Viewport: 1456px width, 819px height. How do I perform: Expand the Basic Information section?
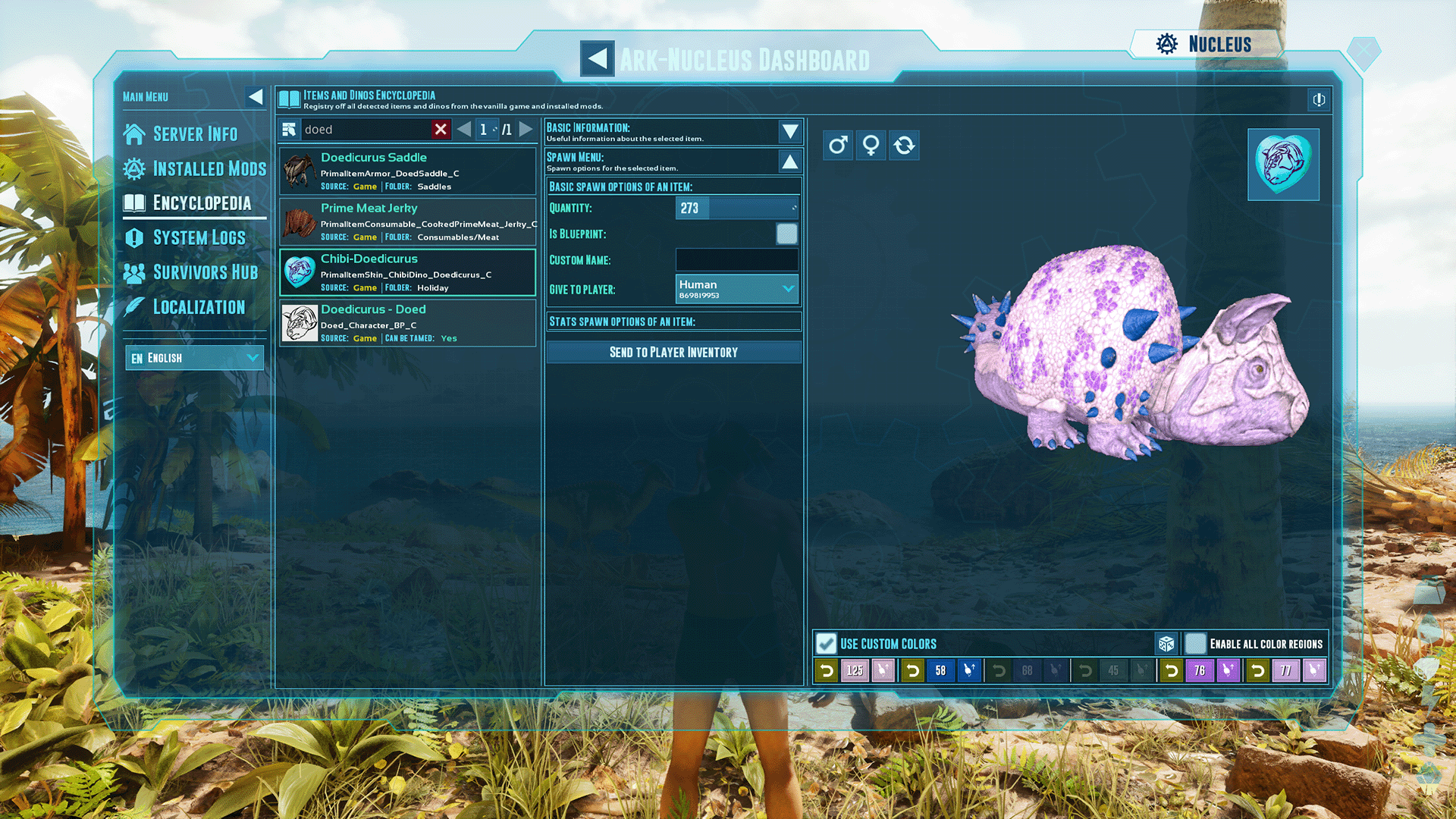coord(789,131)
